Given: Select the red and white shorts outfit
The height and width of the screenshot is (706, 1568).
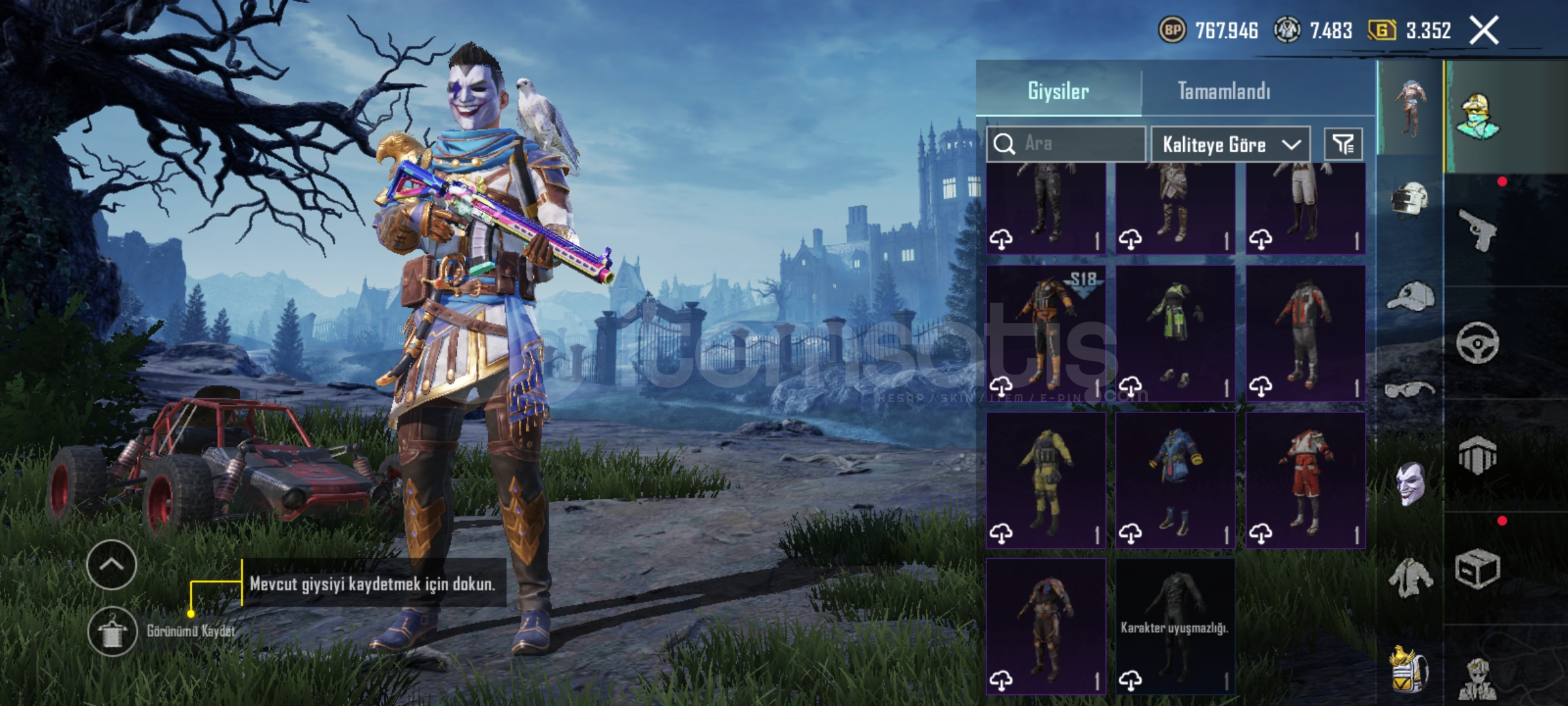Looking at the screenshot, I should [1305, 480].
